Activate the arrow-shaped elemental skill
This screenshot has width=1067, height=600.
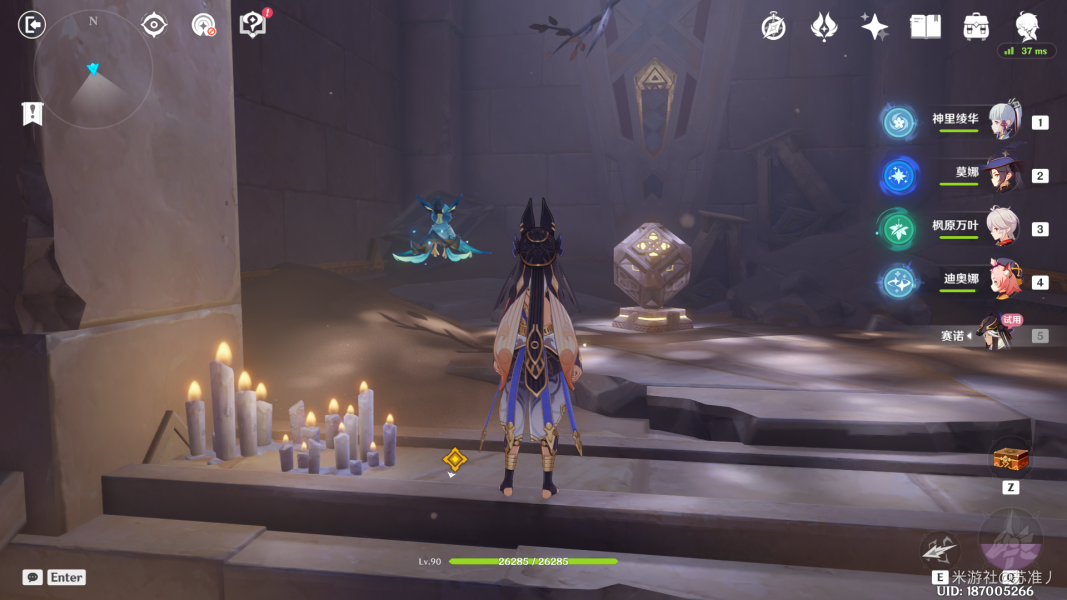point(939,549)
